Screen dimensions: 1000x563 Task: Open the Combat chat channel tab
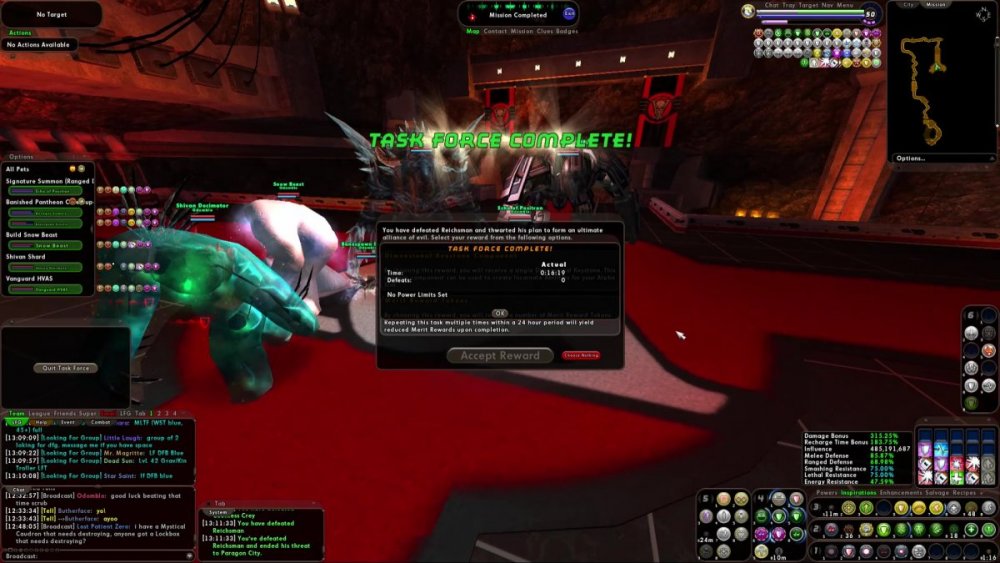pos(101,422)
